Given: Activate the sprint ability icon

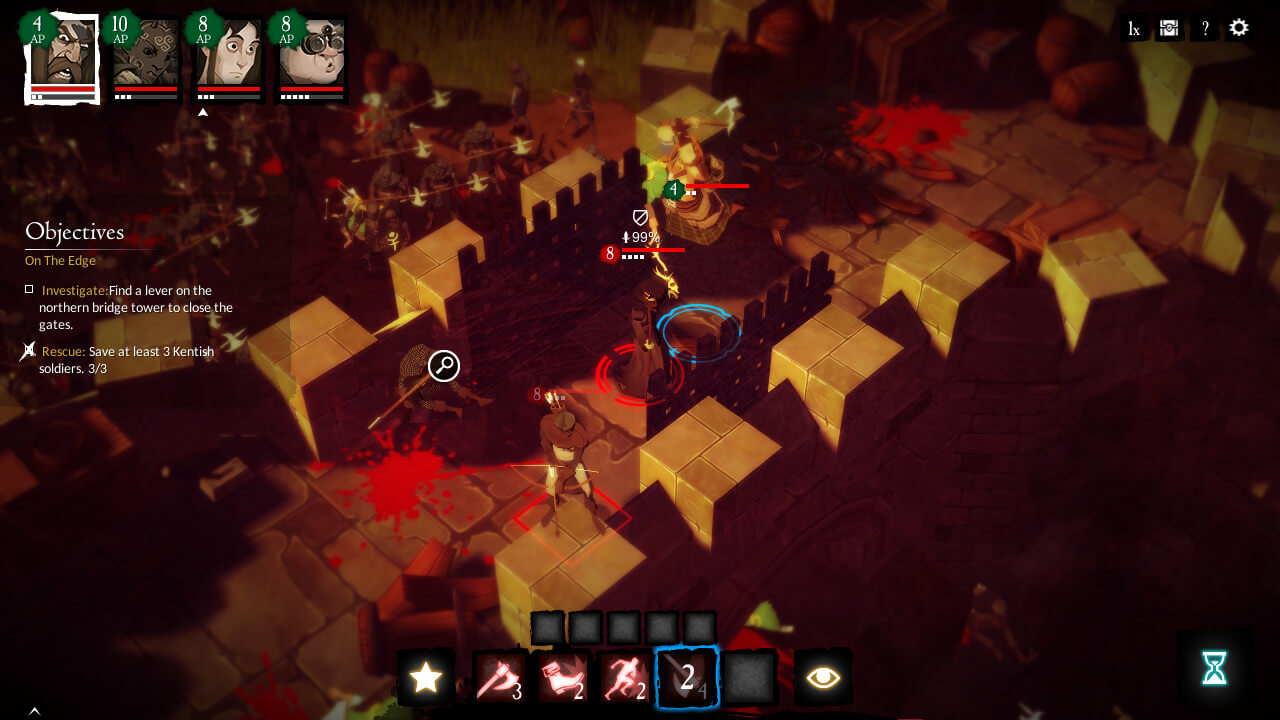Looking at the screenshot, I should click(625, 677).
